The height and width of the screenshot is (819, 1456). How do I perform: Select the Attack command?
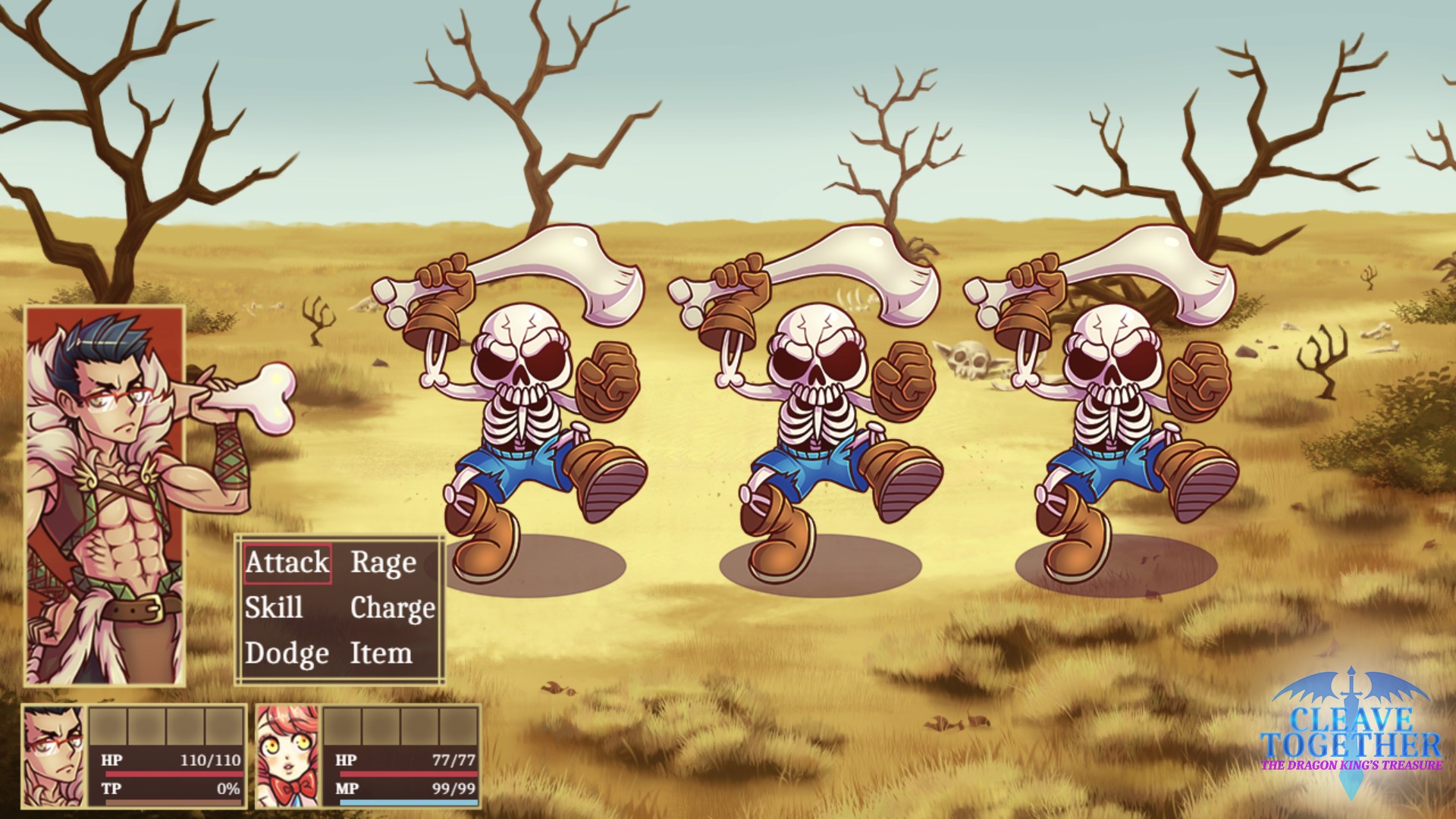(287, 563)
